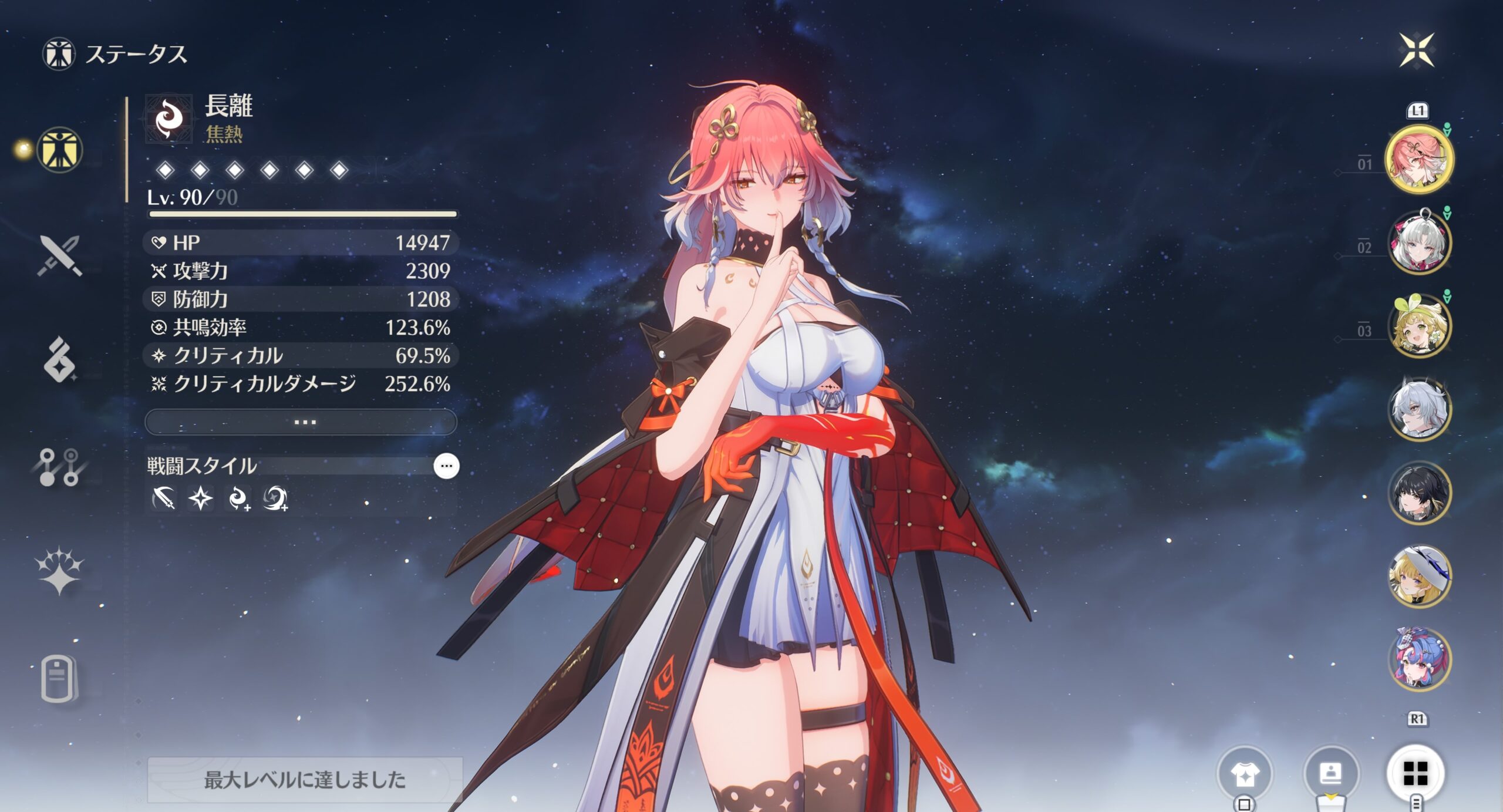The height and width of the screenshot is (812, 1503).
Task: Open the outfit shirt button
Action: [x=1245, y=774]
